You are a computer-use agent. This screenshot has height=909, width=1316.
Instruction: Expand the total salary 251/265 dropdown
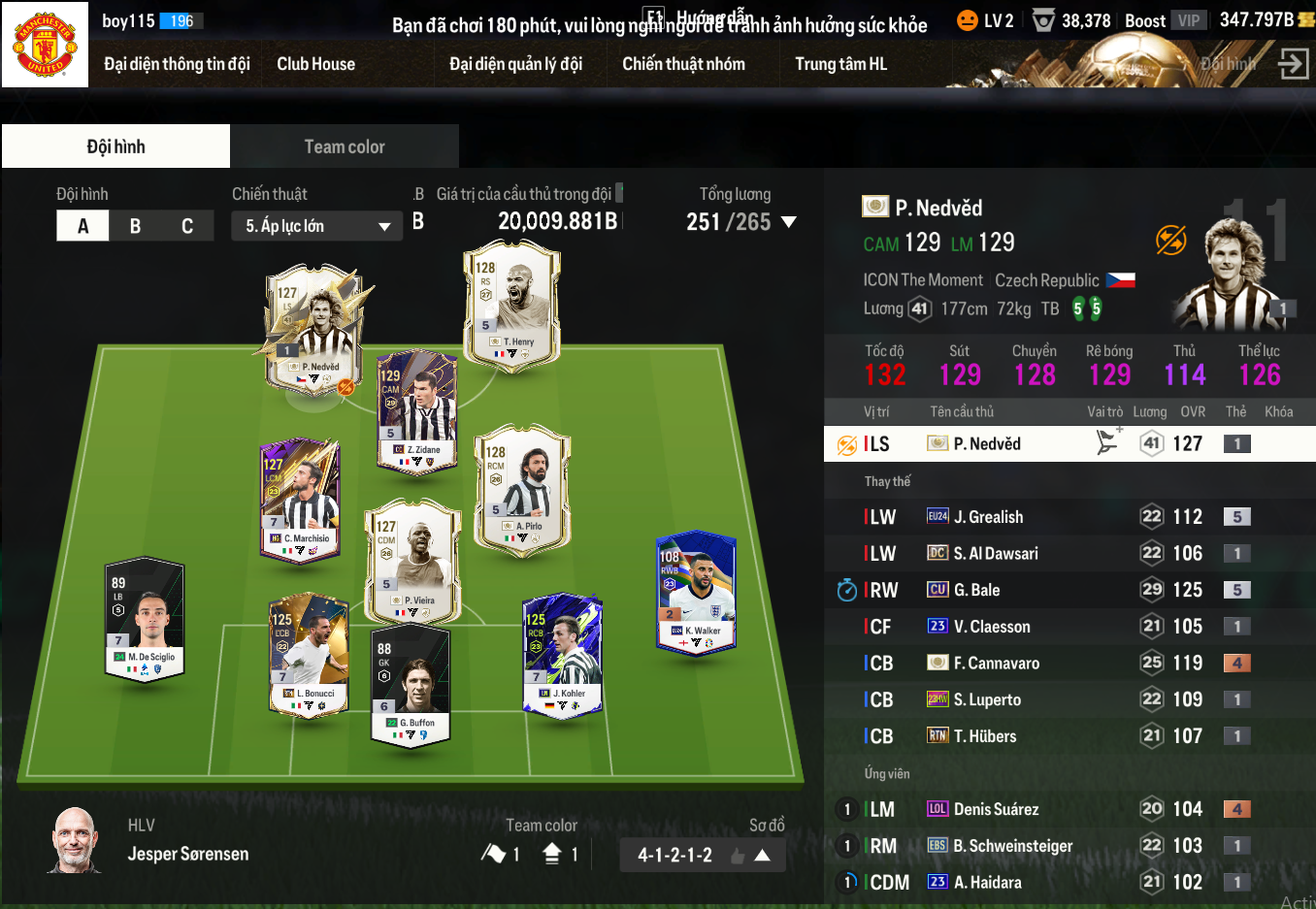pyautogui.click(x=789, y=222)
